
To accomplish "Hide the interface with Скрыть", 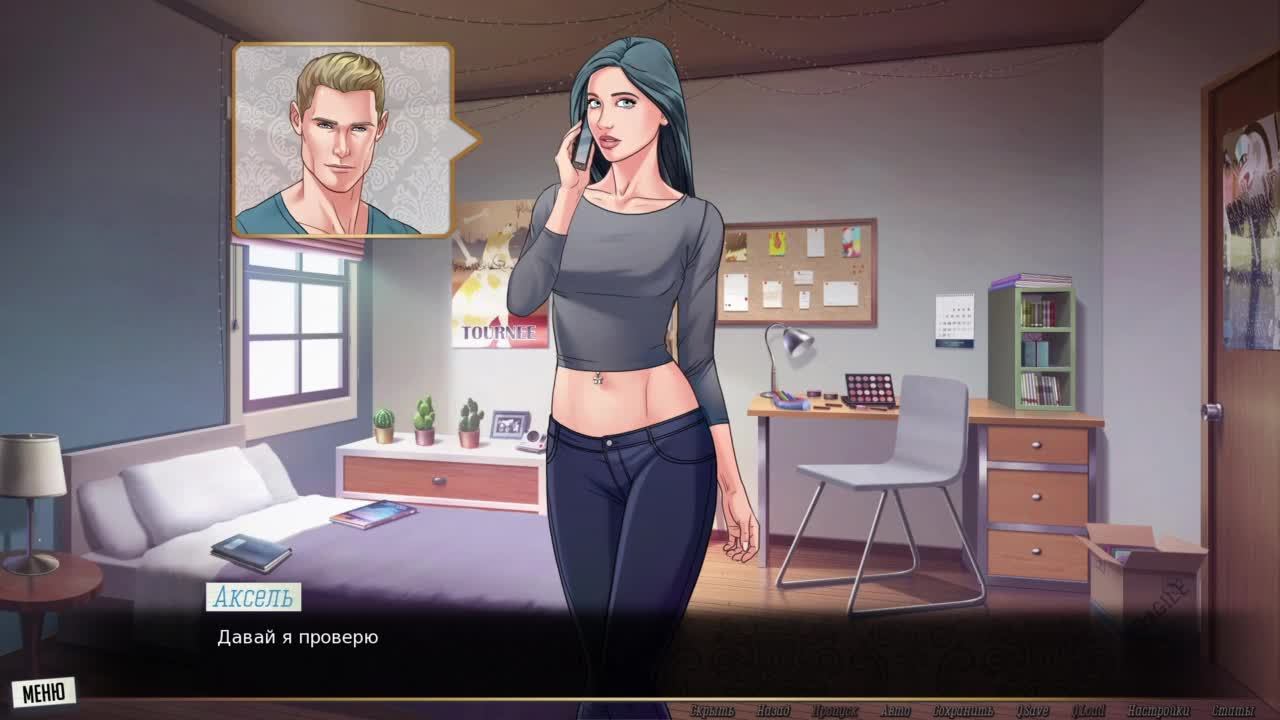I will pos(712,711).
